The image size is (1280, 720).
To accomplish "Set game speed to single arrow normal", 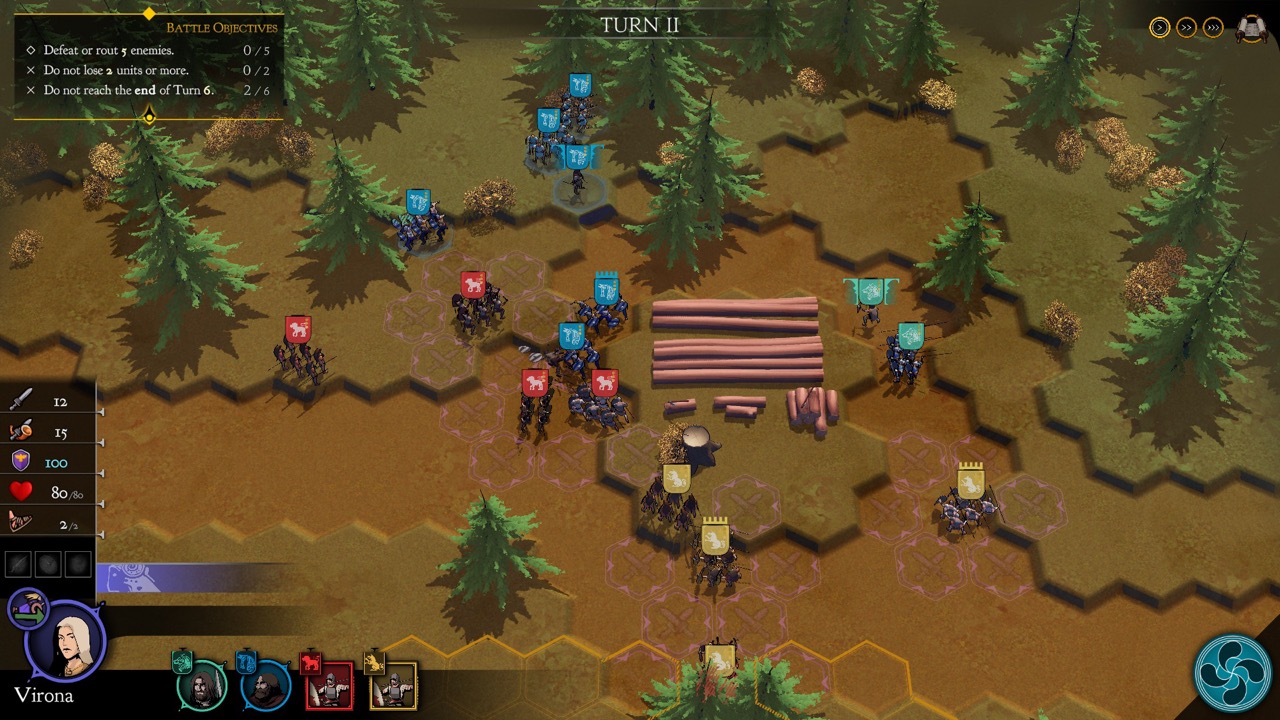I will pyautogui.click(x=1160, y=28).
